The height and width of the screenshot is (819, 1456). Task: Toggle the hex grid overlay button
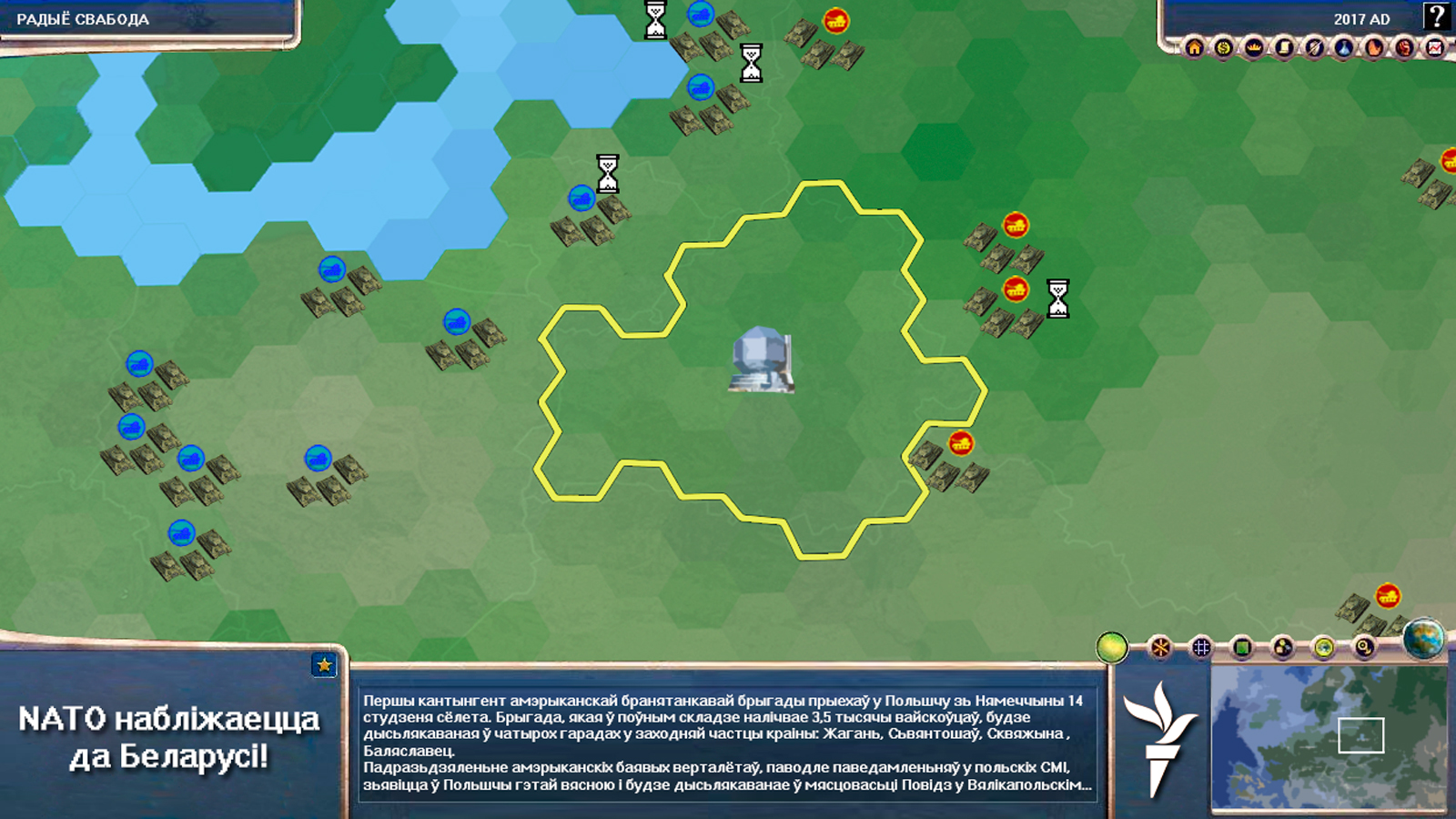1201,647
